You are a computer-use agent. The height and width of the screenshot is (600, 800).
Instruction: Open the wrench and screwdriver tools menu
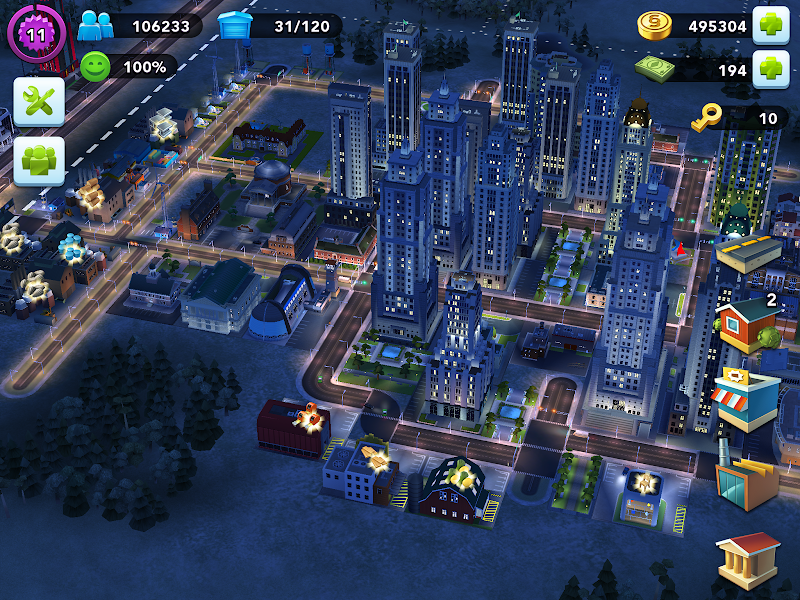(39, 101)
